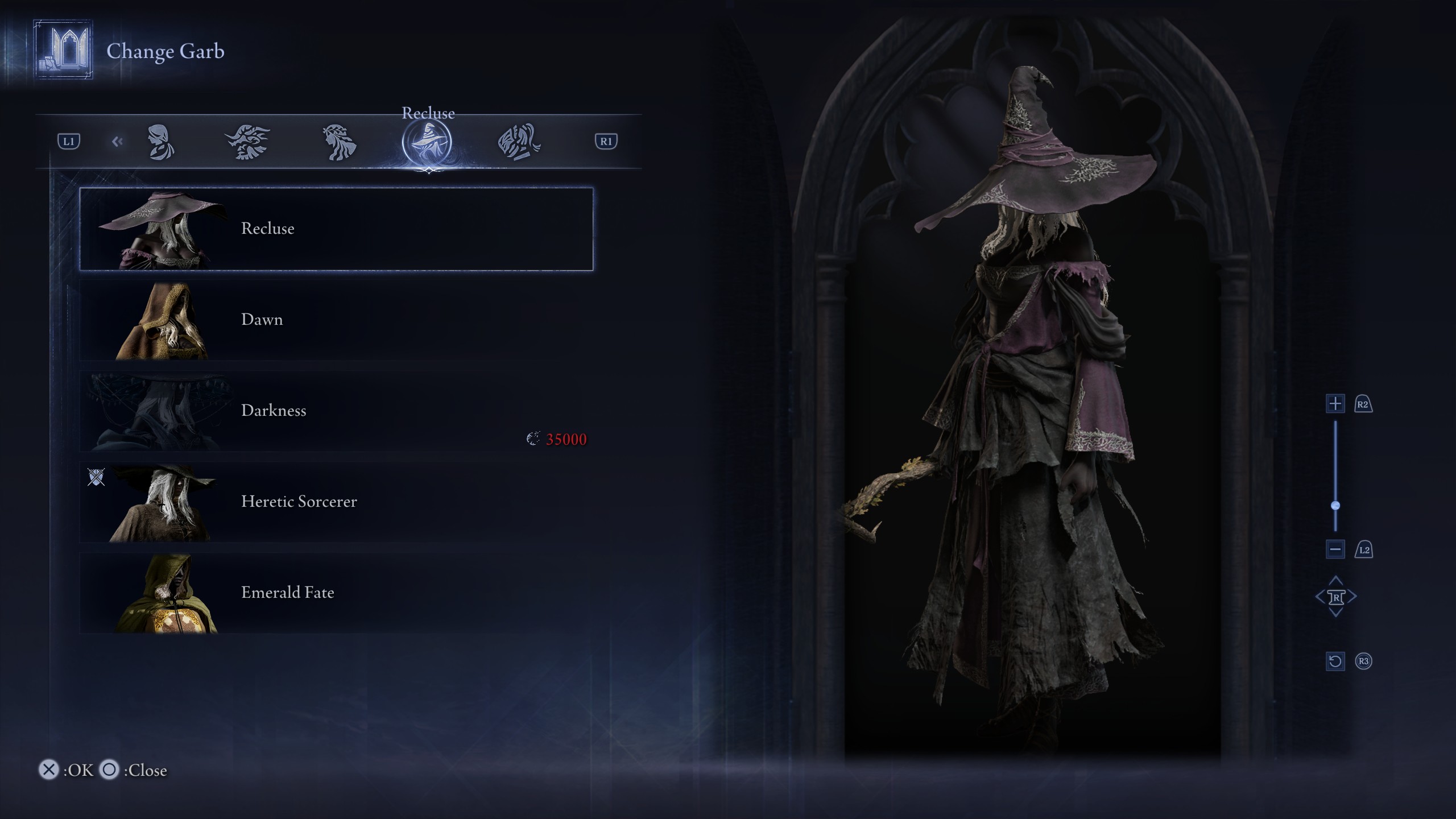Select the Recluse garb entry

[336, 229]
